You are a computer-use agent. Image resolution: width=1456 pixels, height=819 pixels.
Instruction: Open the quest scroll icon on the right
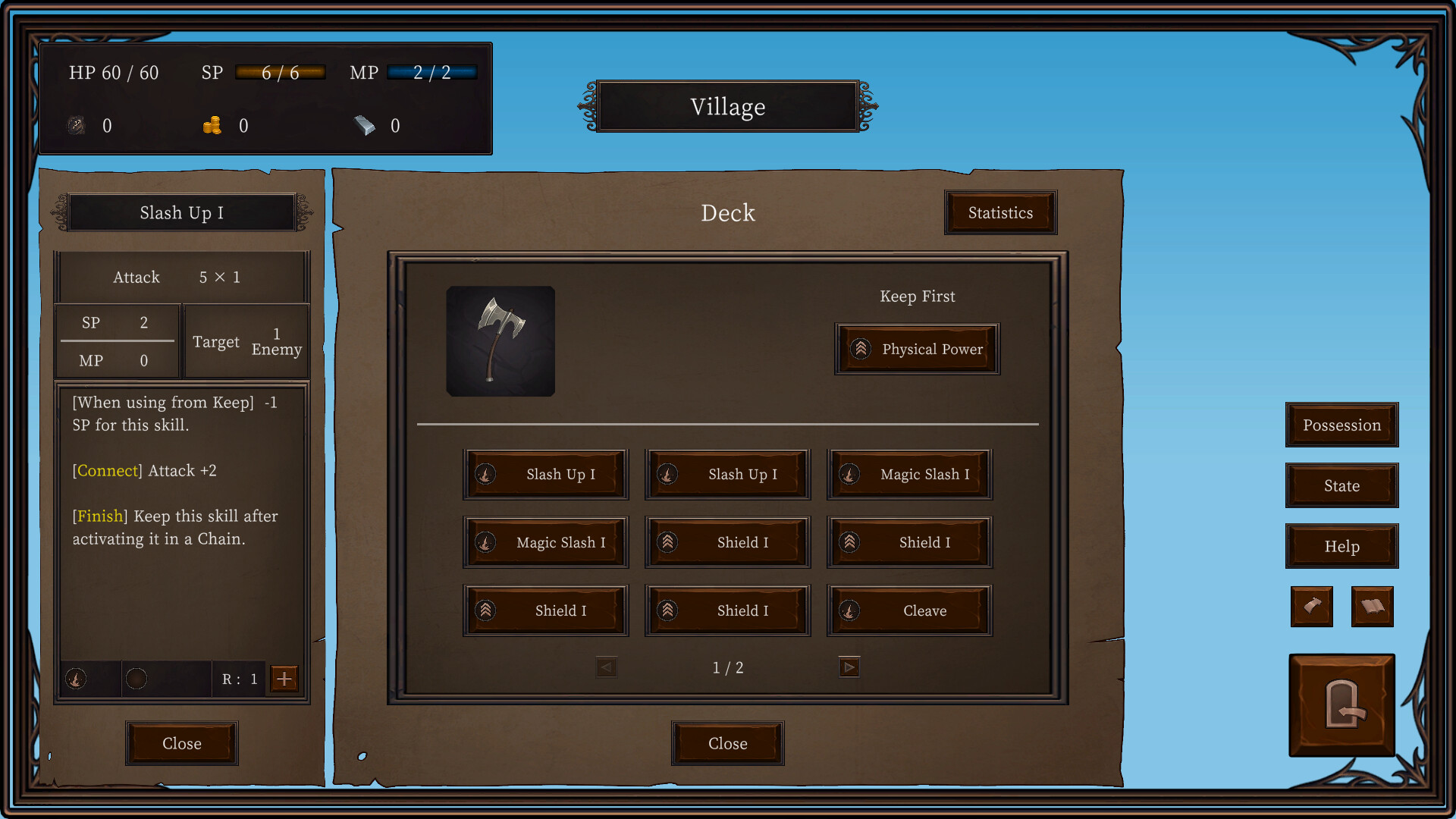[x=1311, y=607]
